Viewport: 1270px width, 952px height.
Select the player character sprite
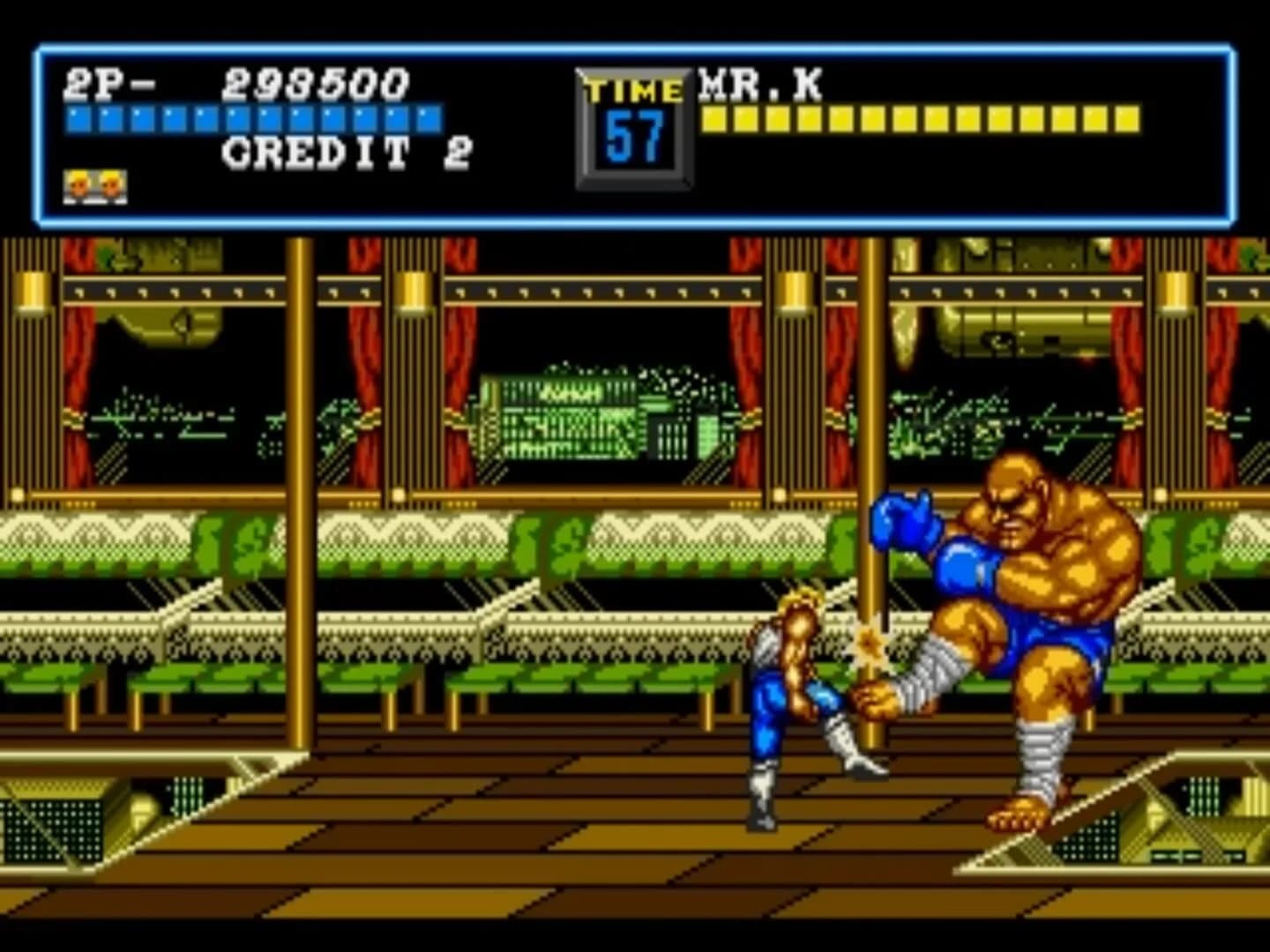click(x=785, y=696)
